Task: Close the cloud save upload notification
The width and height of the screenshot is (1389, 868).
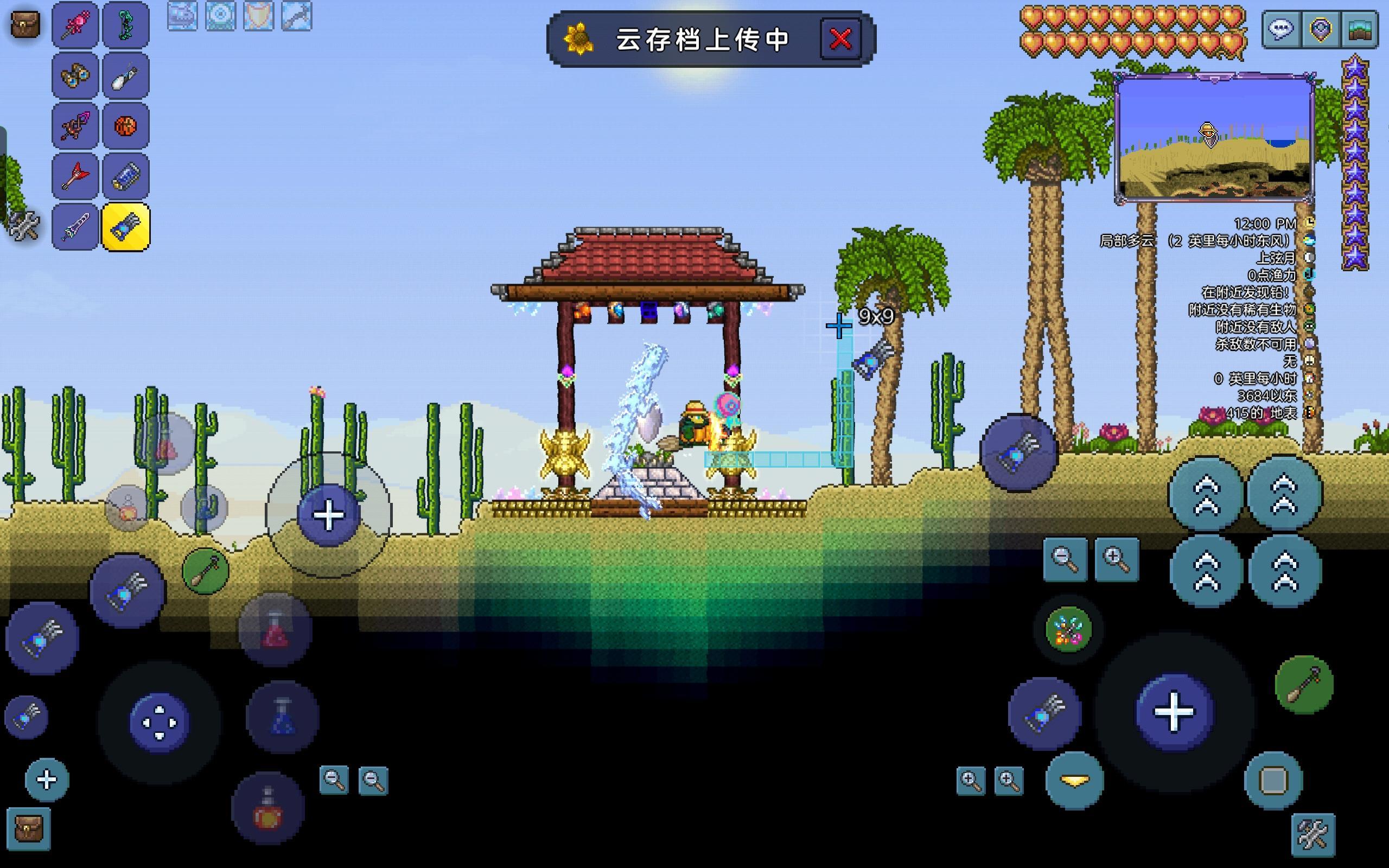Action: pyautogui.click(x=839, y=39)
